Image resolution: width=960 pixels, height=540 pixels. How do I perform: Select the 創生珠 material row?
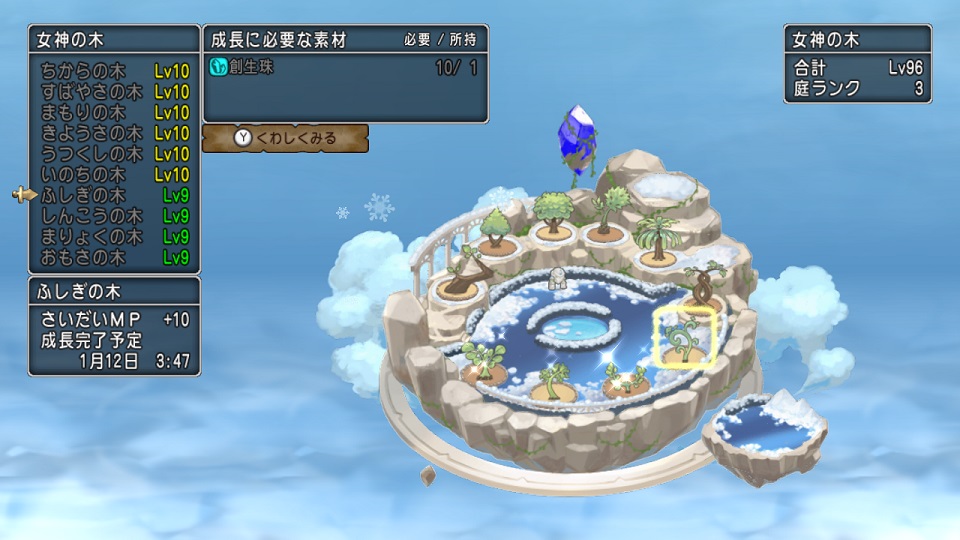point(345,68)
